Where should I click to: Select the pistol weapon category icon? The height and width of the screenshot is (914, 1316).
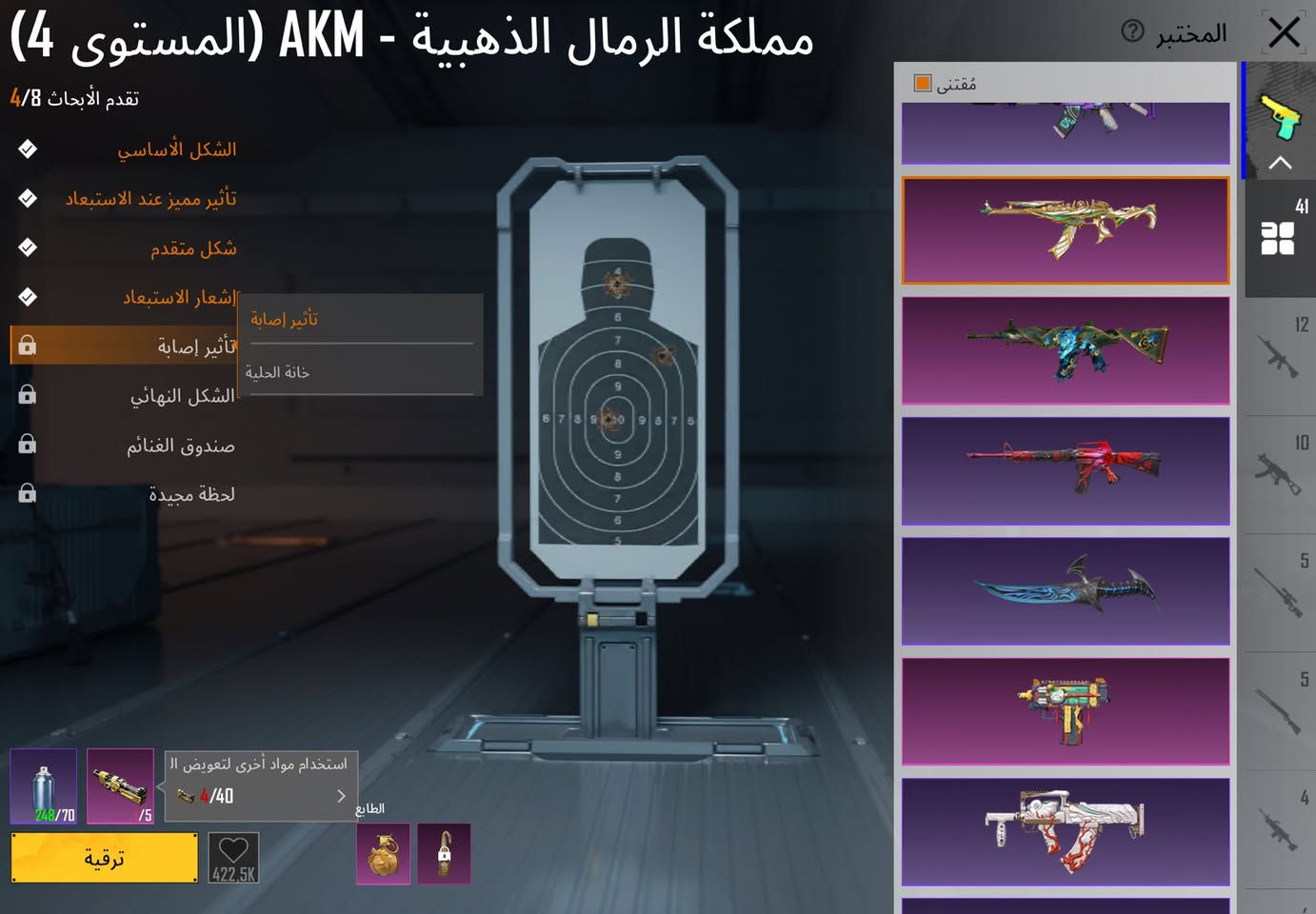click(1281, 114)
